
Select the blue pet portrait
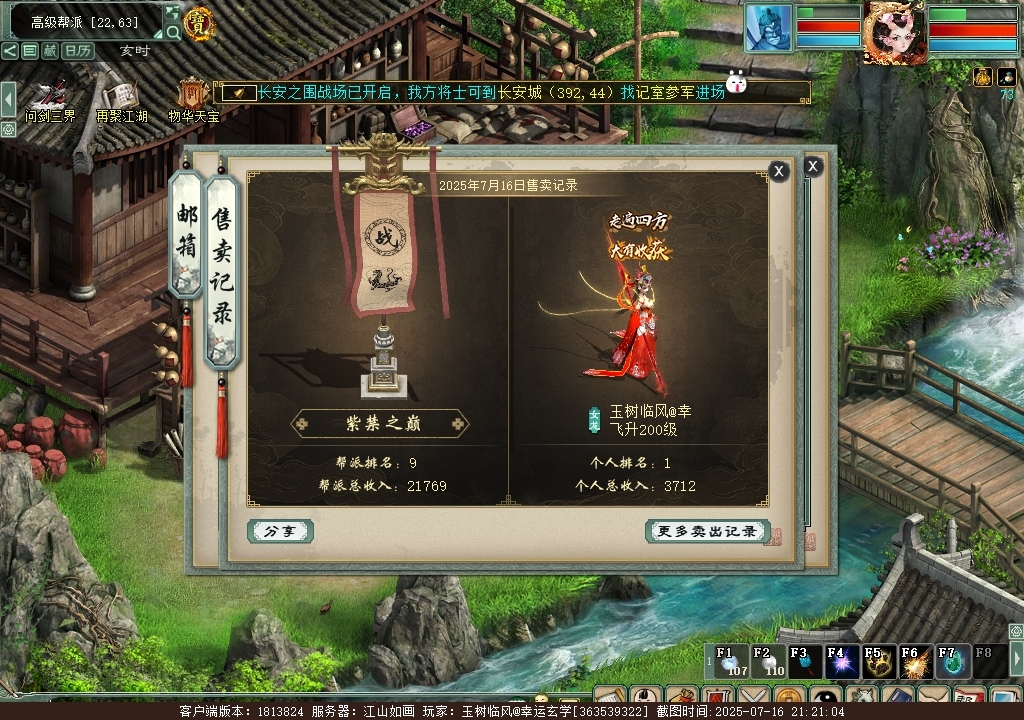click(x=768, y=27)
